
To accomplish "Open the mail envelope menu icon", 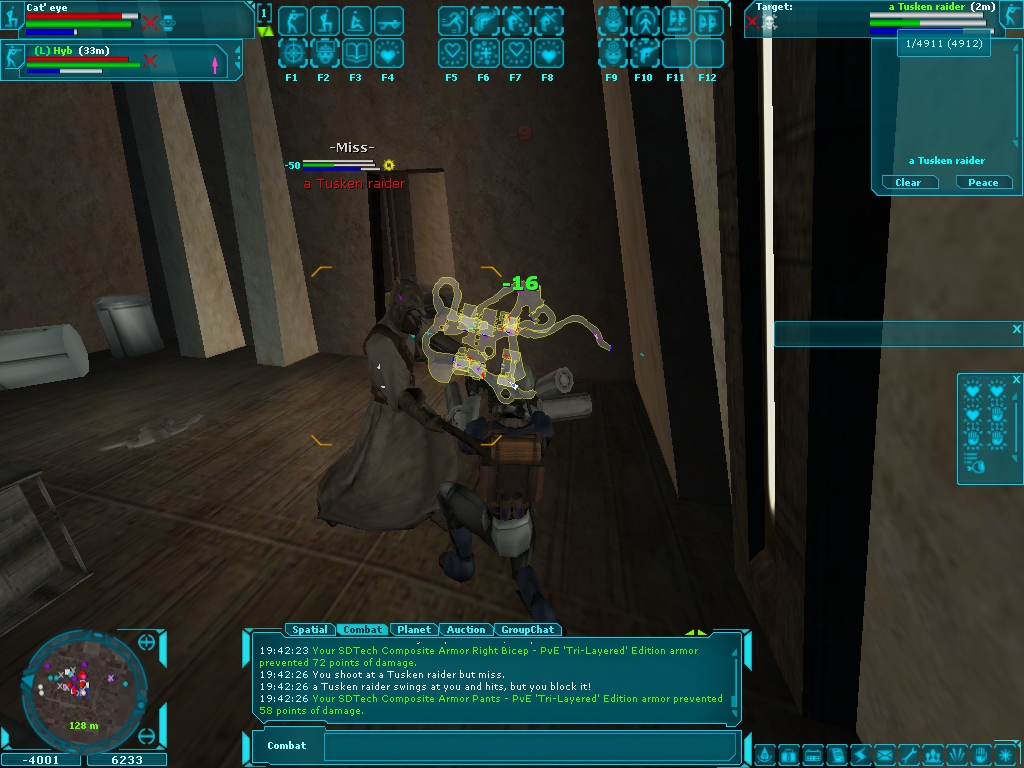I will point(884,754).
